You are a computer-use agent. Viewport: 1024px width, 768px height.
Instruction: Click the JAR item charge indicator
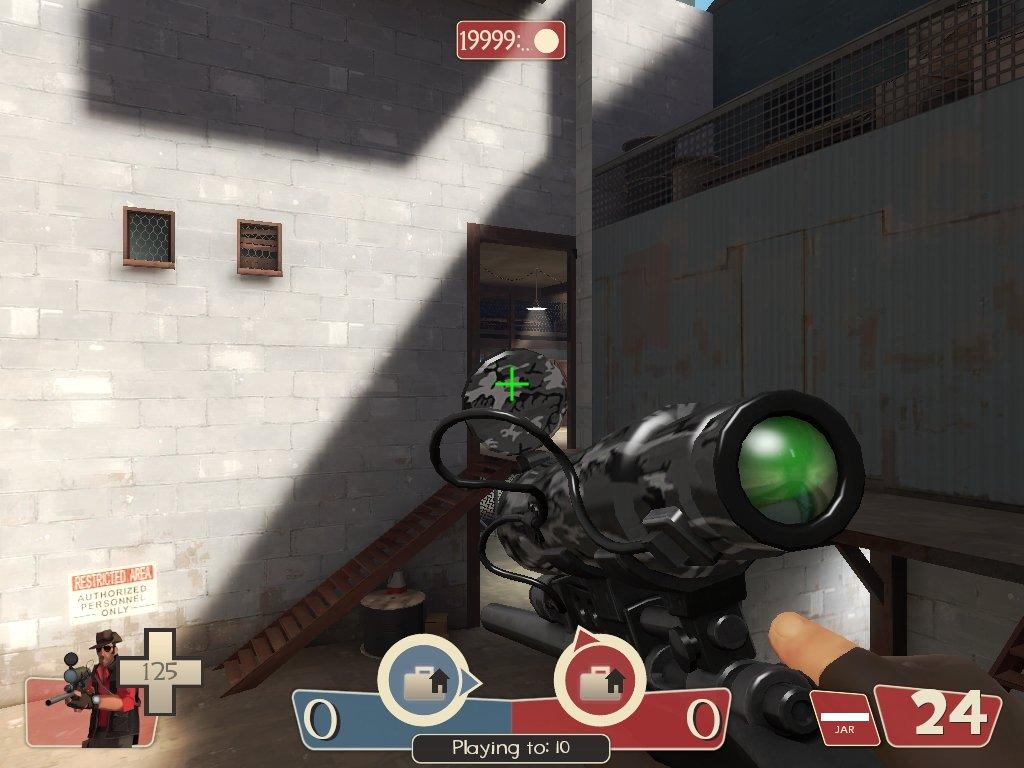844,718
